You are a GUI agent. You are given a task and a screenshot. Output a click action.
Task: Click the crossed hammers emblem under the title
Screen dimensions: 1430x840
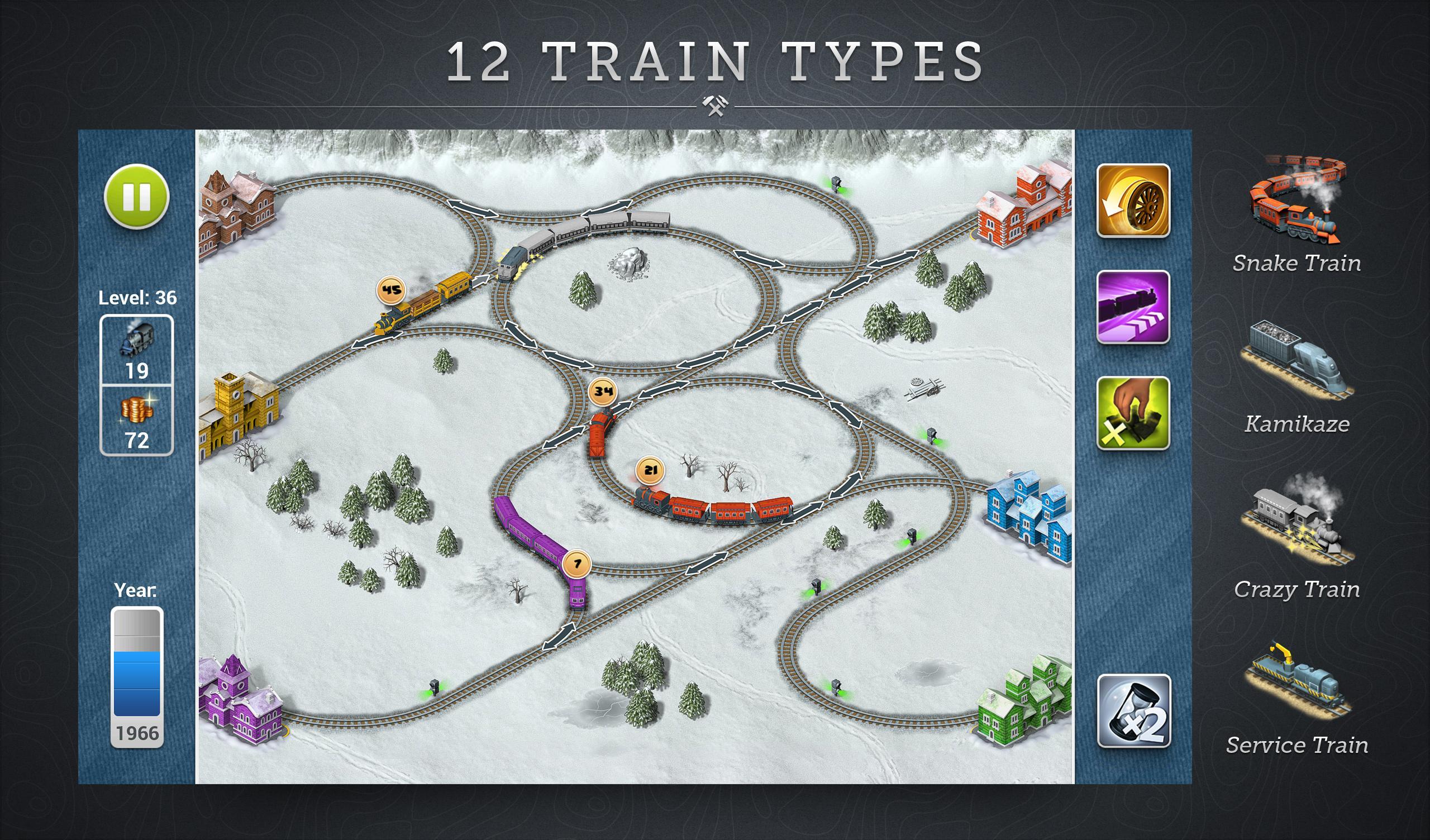click(x=714, y=105)
